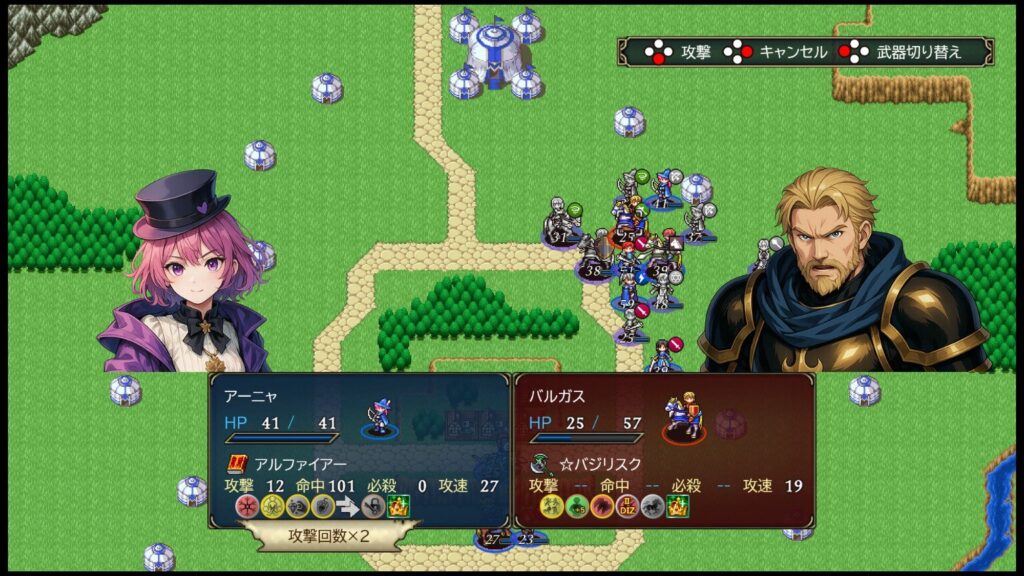Select アーニャ's unit sprite in the blue panel
Image resolution: width=1024 pixels, height=576 pixels.
[381, 416]
